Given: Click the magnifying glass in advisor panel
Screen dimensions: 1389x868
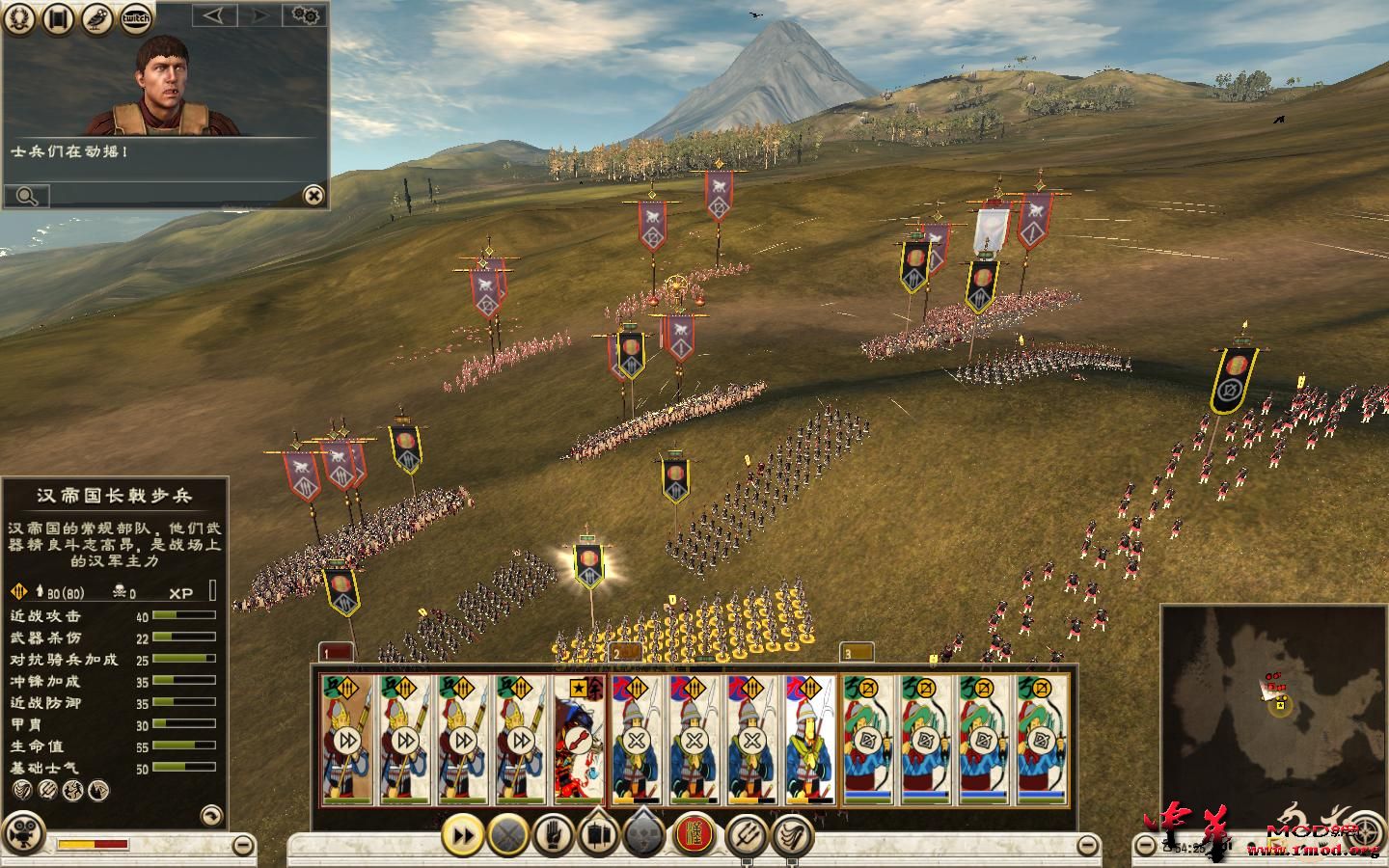Looking at the screenshot, I should [x=26, y=197].
